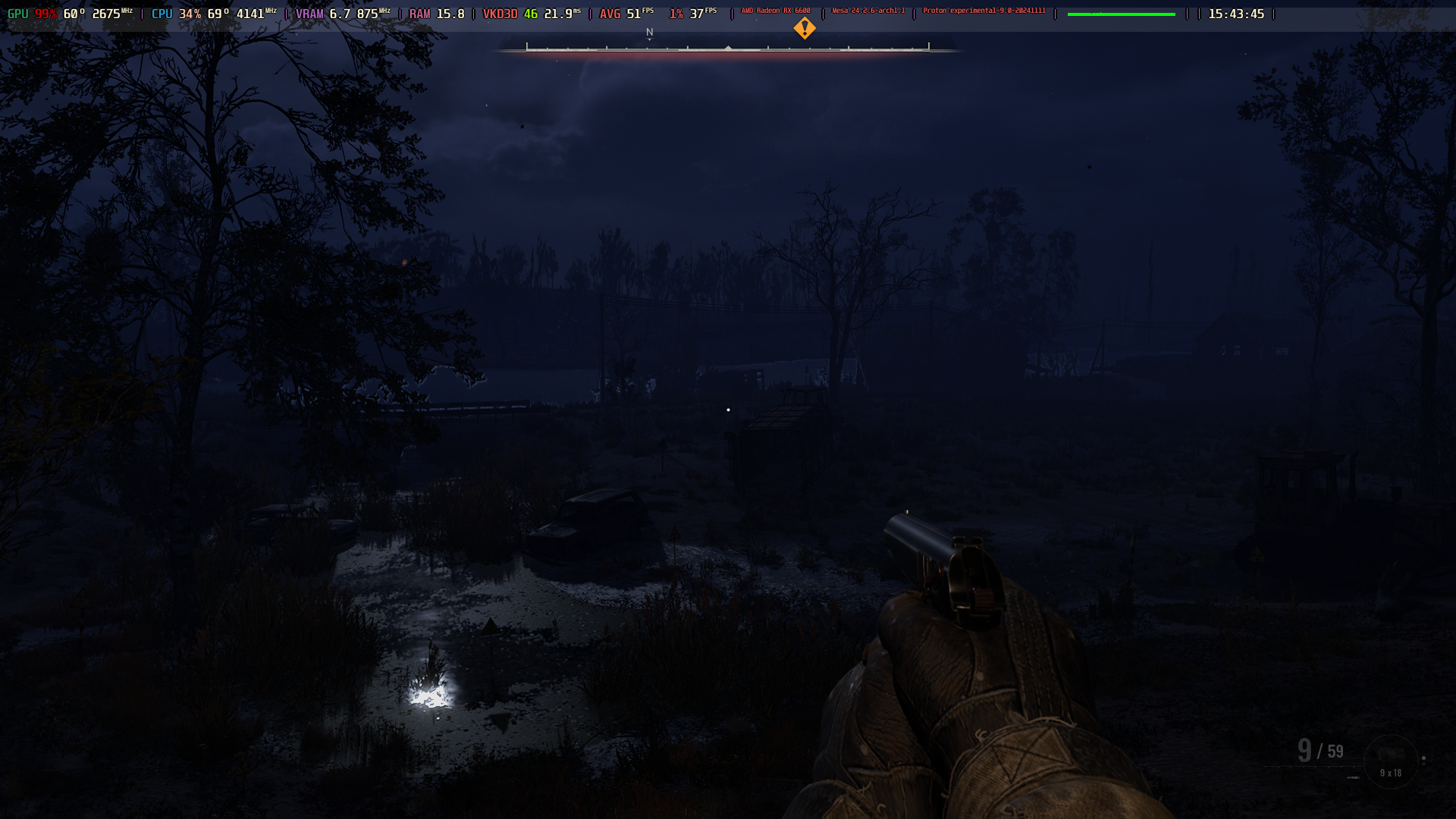This screenshot has height=819, width=1456.
Task: Click the green frametime graph line
Action: (x=1121, y=12)
